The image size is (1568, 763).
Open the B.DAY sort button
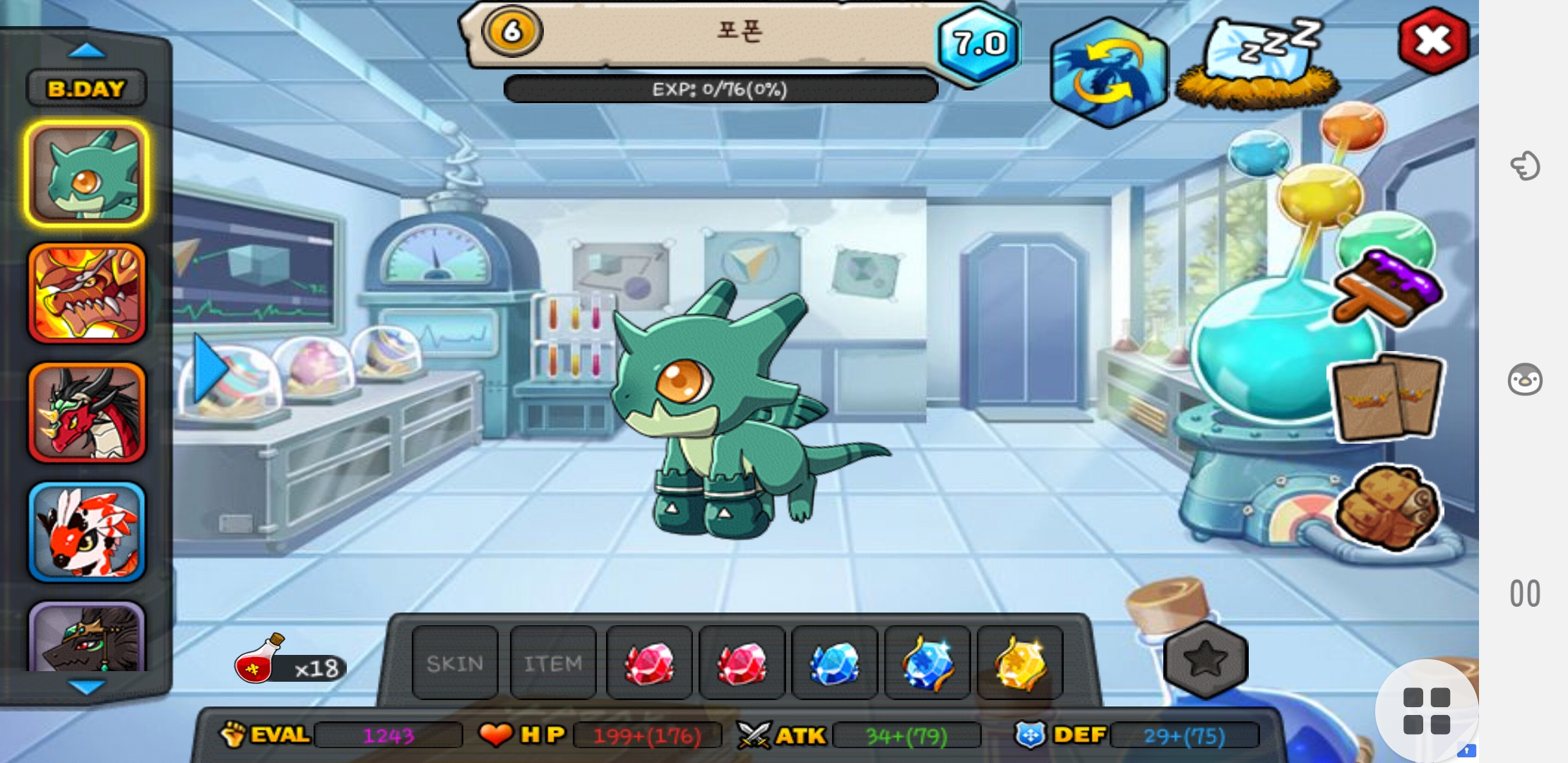click(x=86, y=88)
